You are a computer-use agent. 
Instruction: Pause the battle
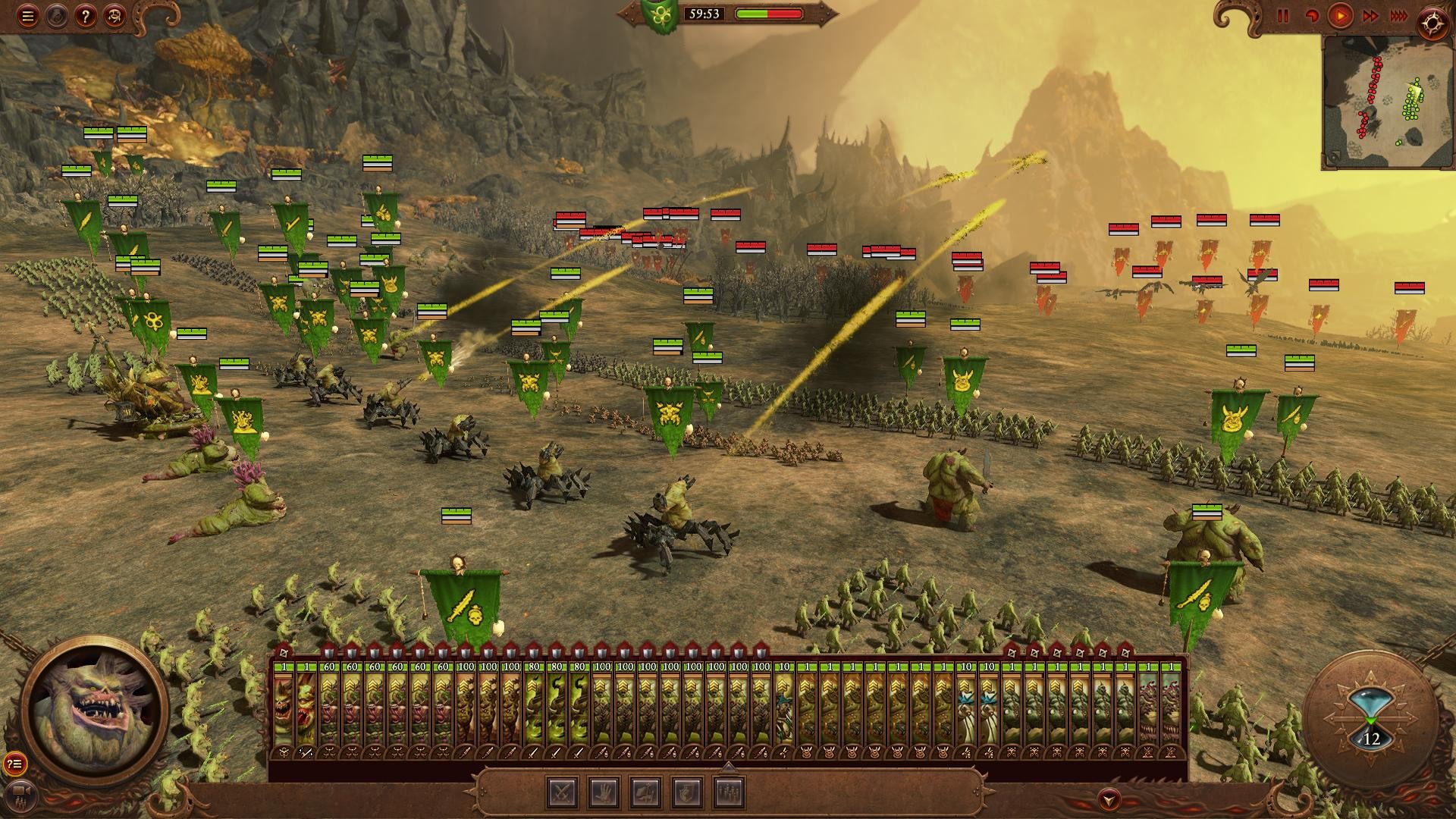(x=1283, y=16)
